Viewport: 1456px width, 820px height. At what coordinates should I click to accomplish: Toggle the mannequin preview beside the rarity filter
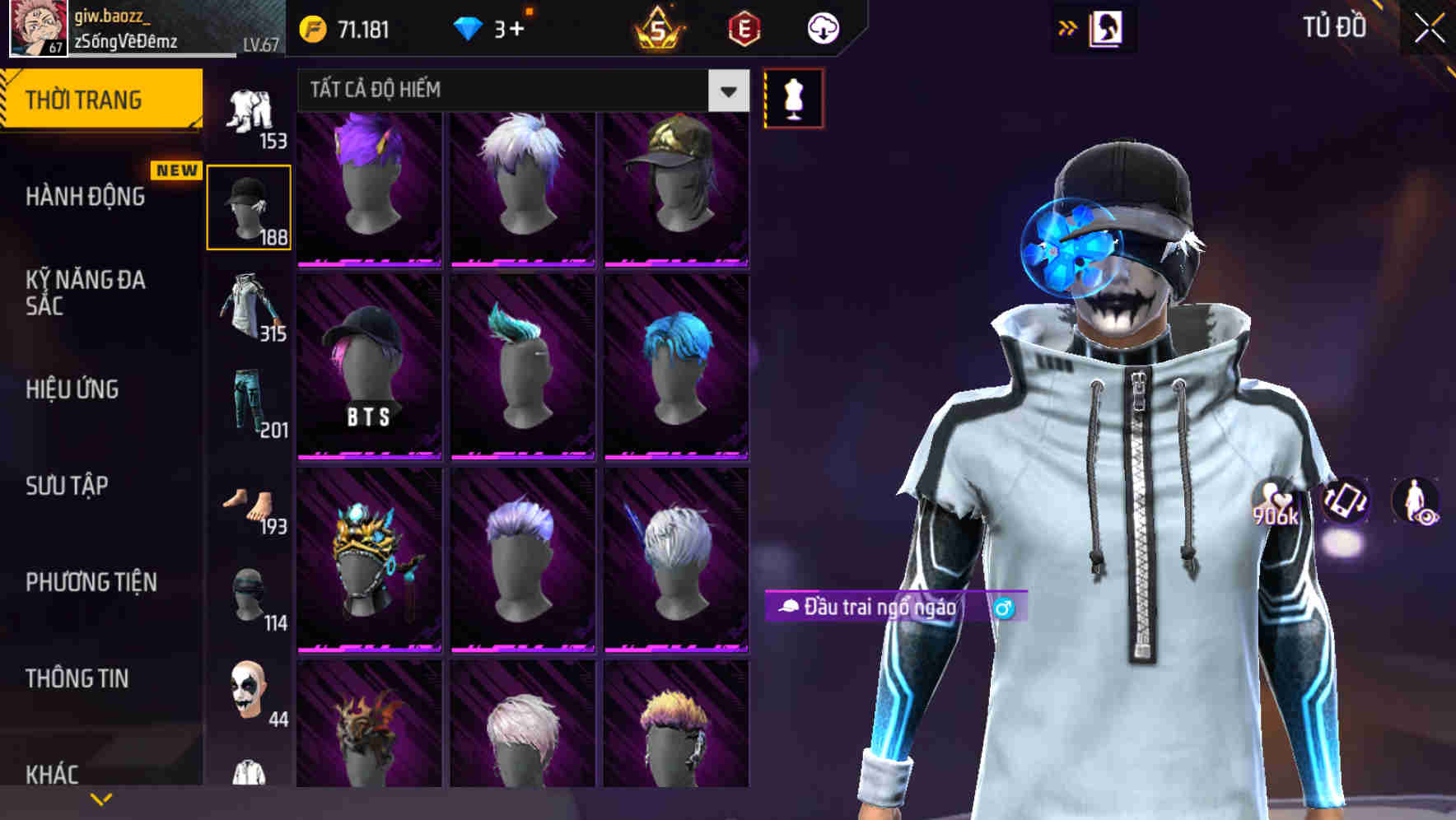click(x=792, y=97)
